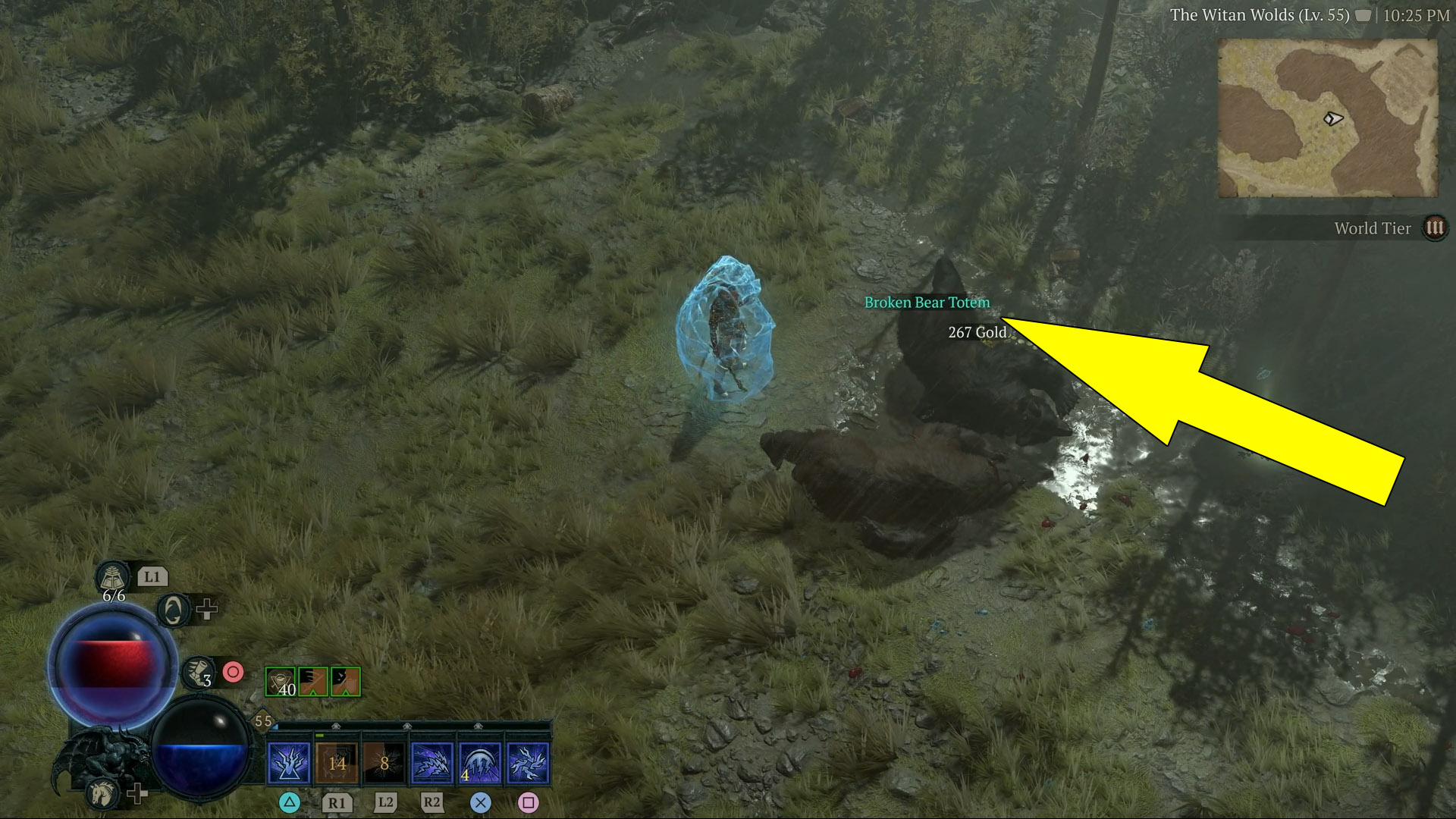Activate the R1 defensive shield skill showing 14
Viewport: 1456px width, 819px height.
pos(337,764)
